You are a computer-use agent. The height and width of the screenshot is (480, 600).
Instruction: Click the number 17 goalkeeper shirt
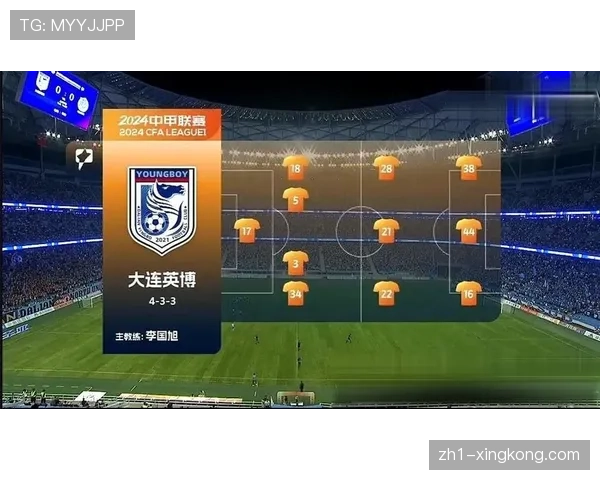[x=246, y=231]
